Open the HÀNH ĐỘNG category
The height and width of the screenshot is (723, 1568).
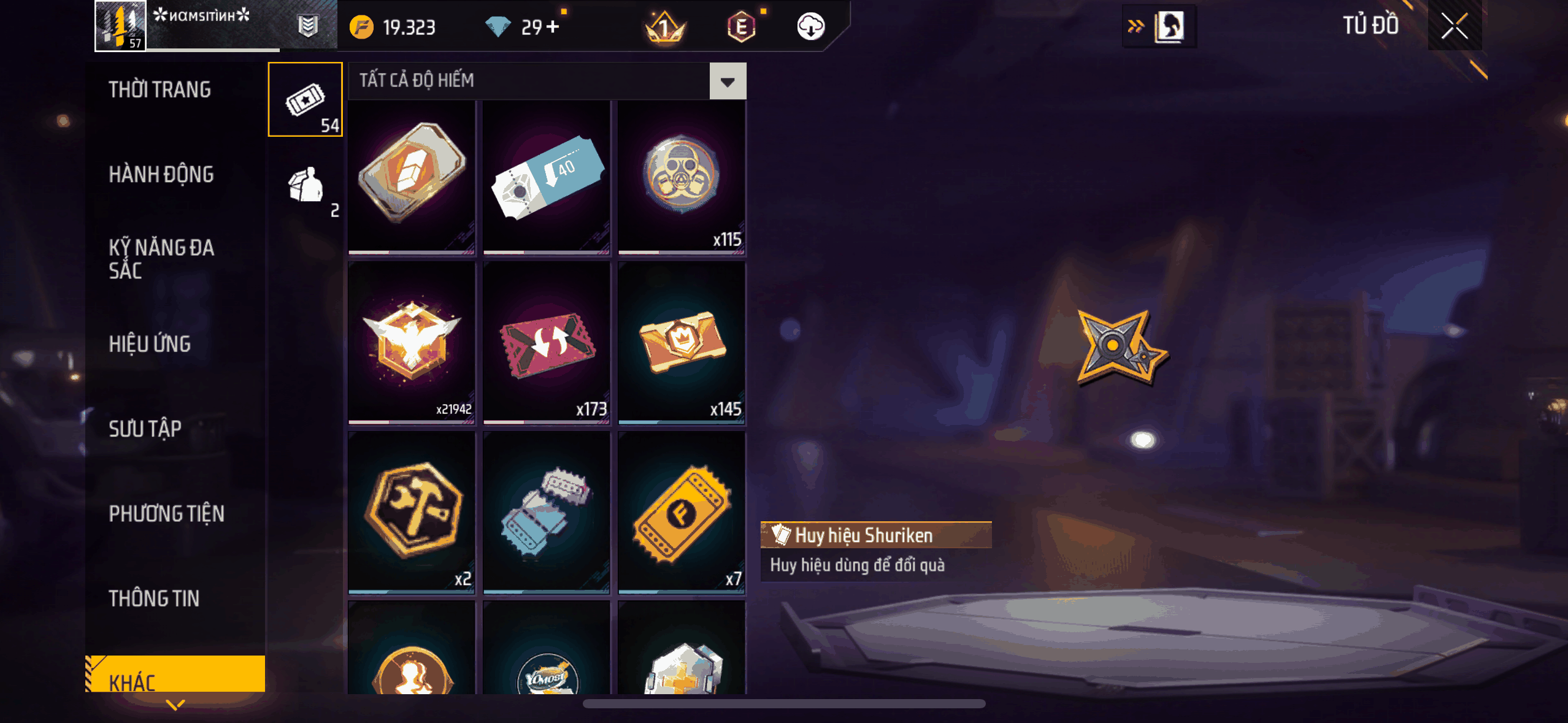pos(161,175)
